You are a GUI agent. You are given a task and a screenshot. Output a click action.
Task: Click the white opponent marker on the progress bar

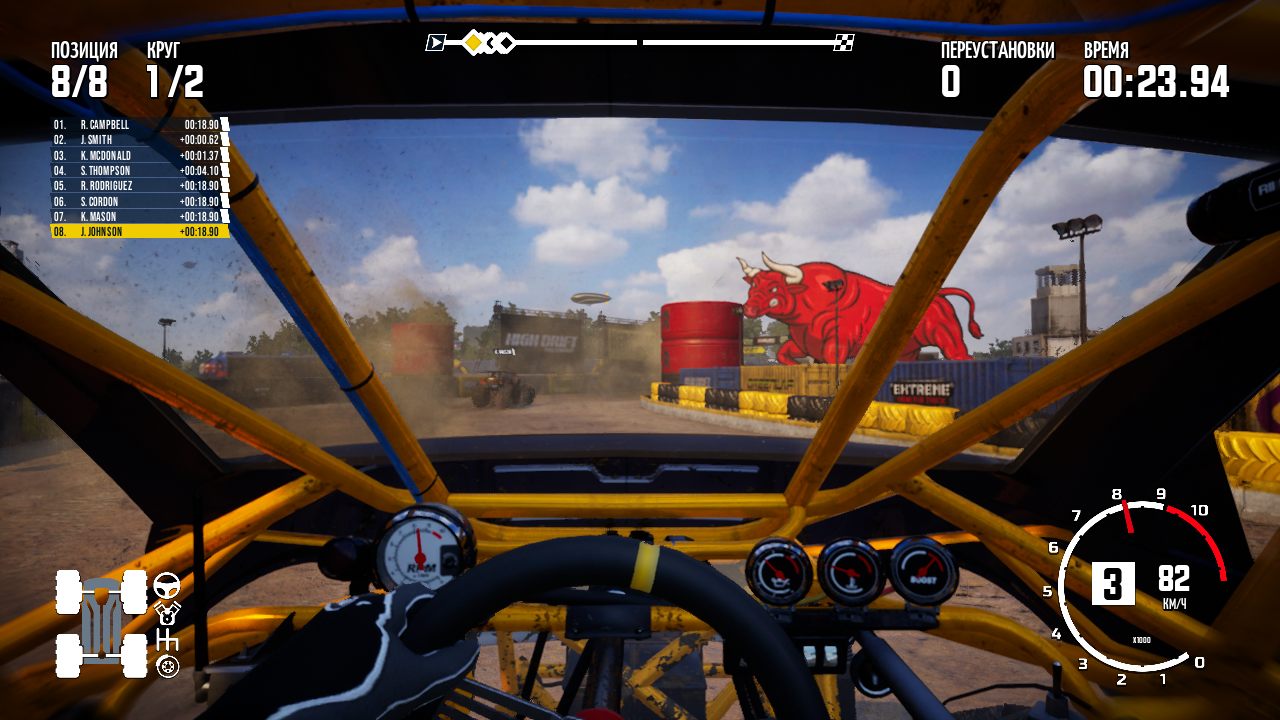(505, 43)
